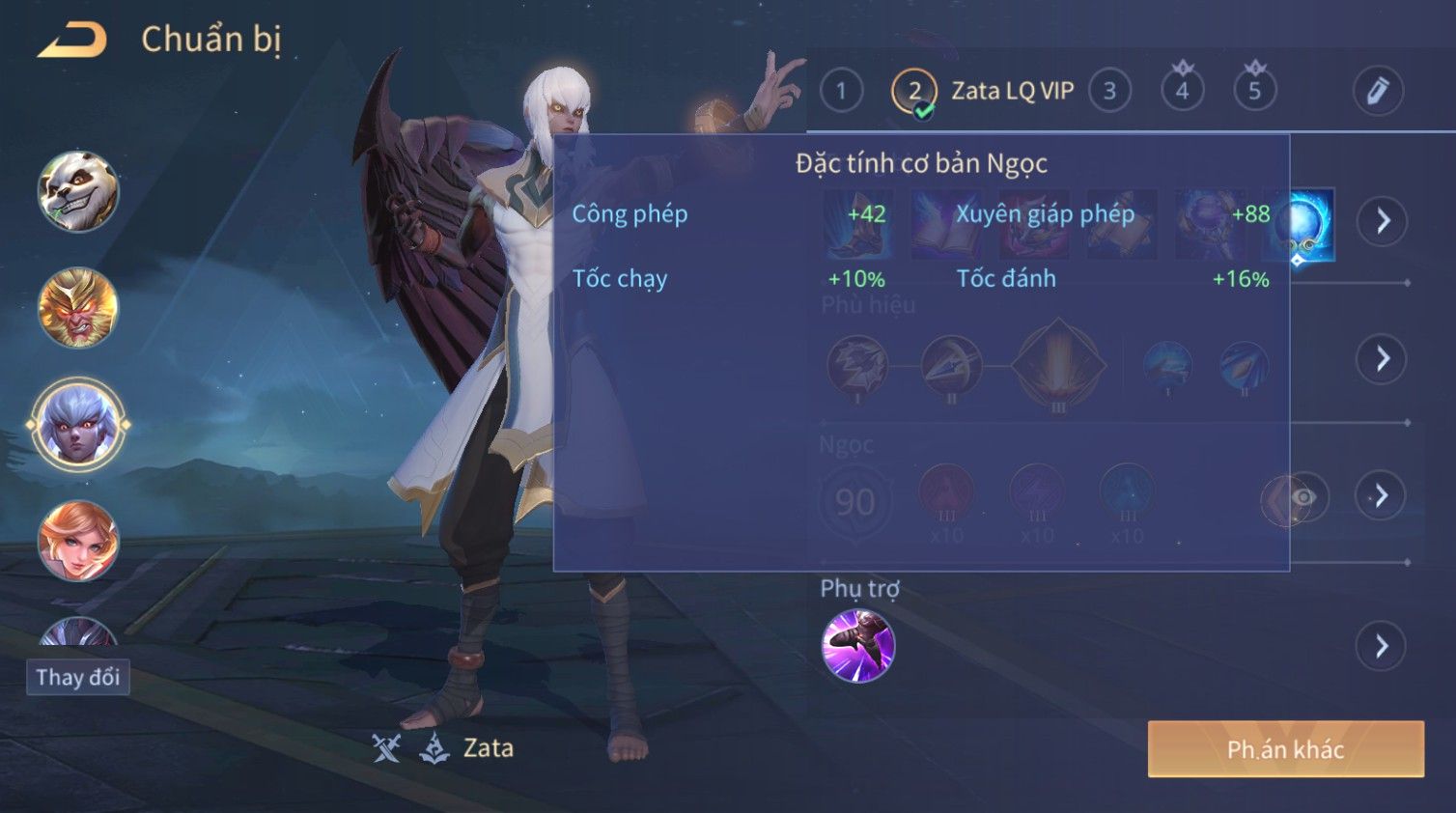
Task: Edit the preset name with pencil icon
Action: coord(1377,92)
